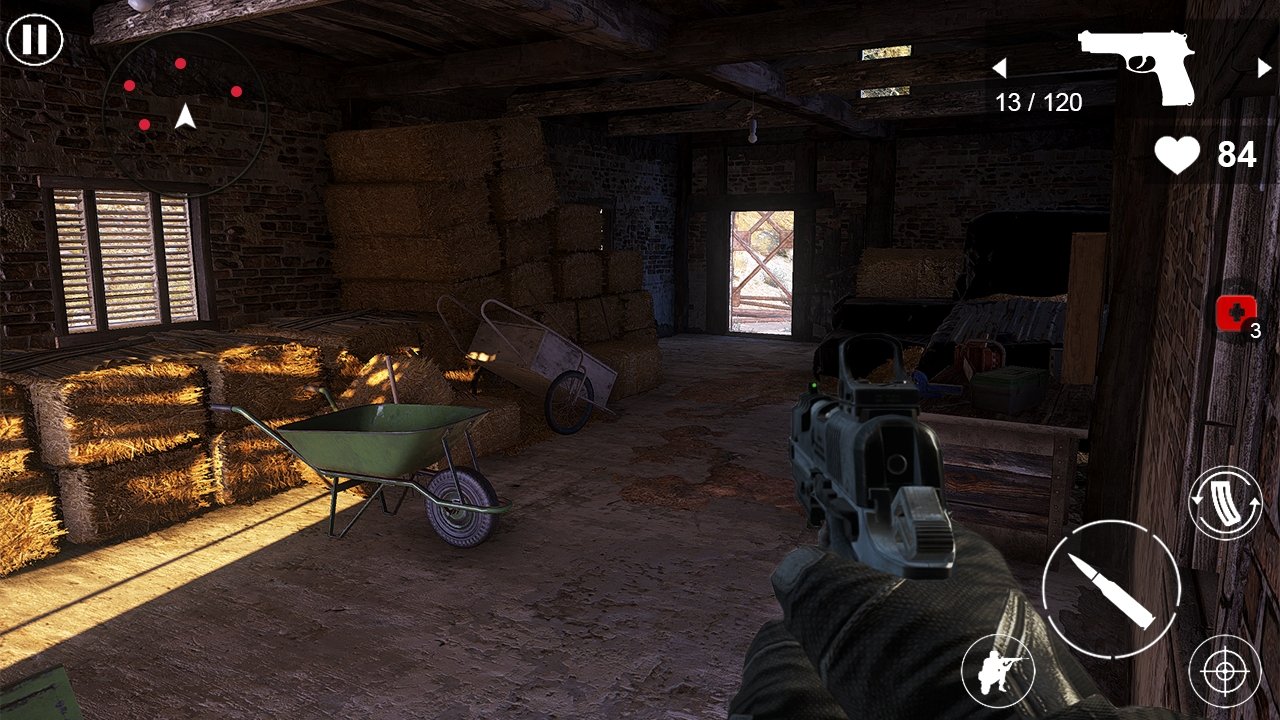The height and width of the screenshot is (720, 1280).
Task: Toggle crouch with the kneeling soldier button
Action: pyautogui.click(x=997, y=671)
